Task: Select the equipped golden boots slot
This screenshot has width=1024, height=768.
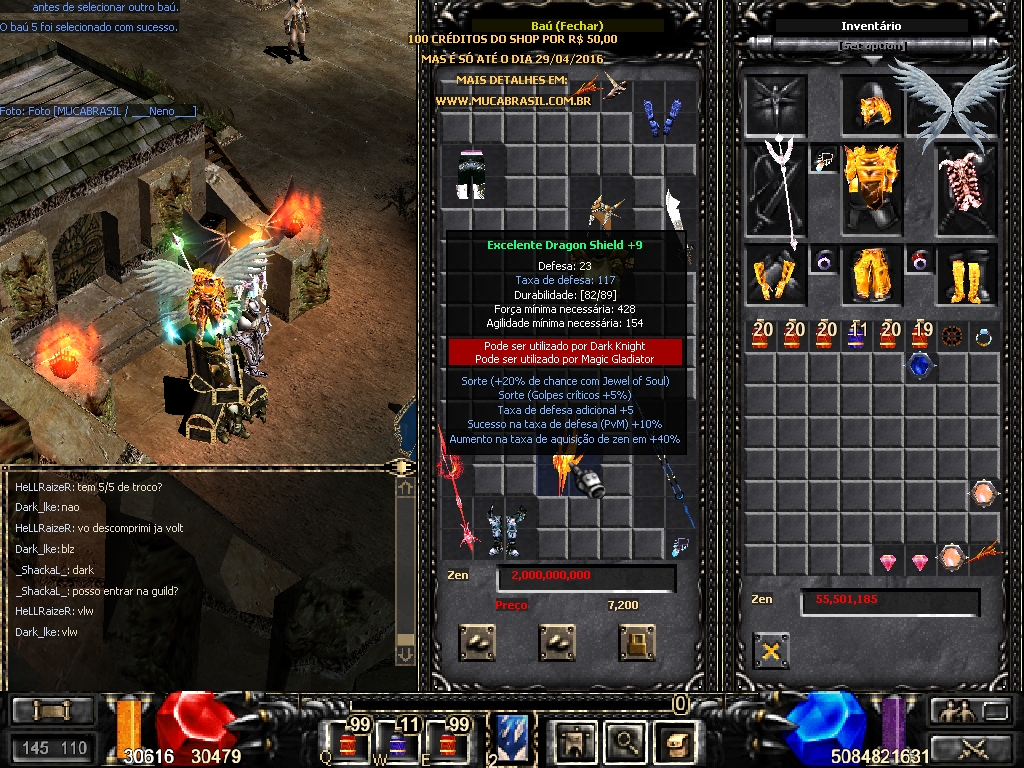Action: click(x=966, y=275)
